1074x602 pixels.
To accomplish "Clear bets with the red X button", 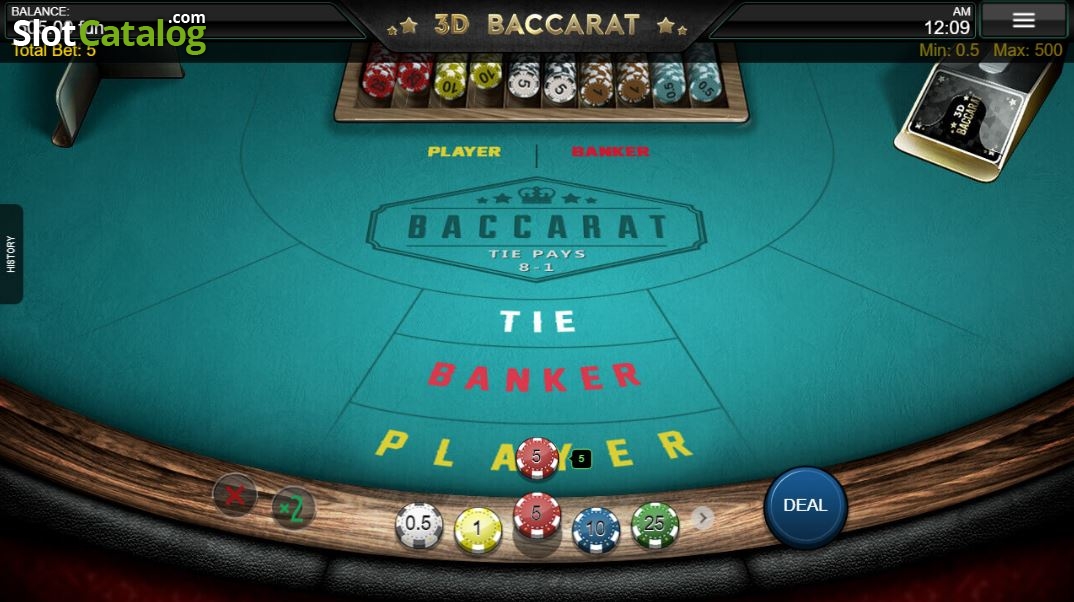I will coord(235,495).
